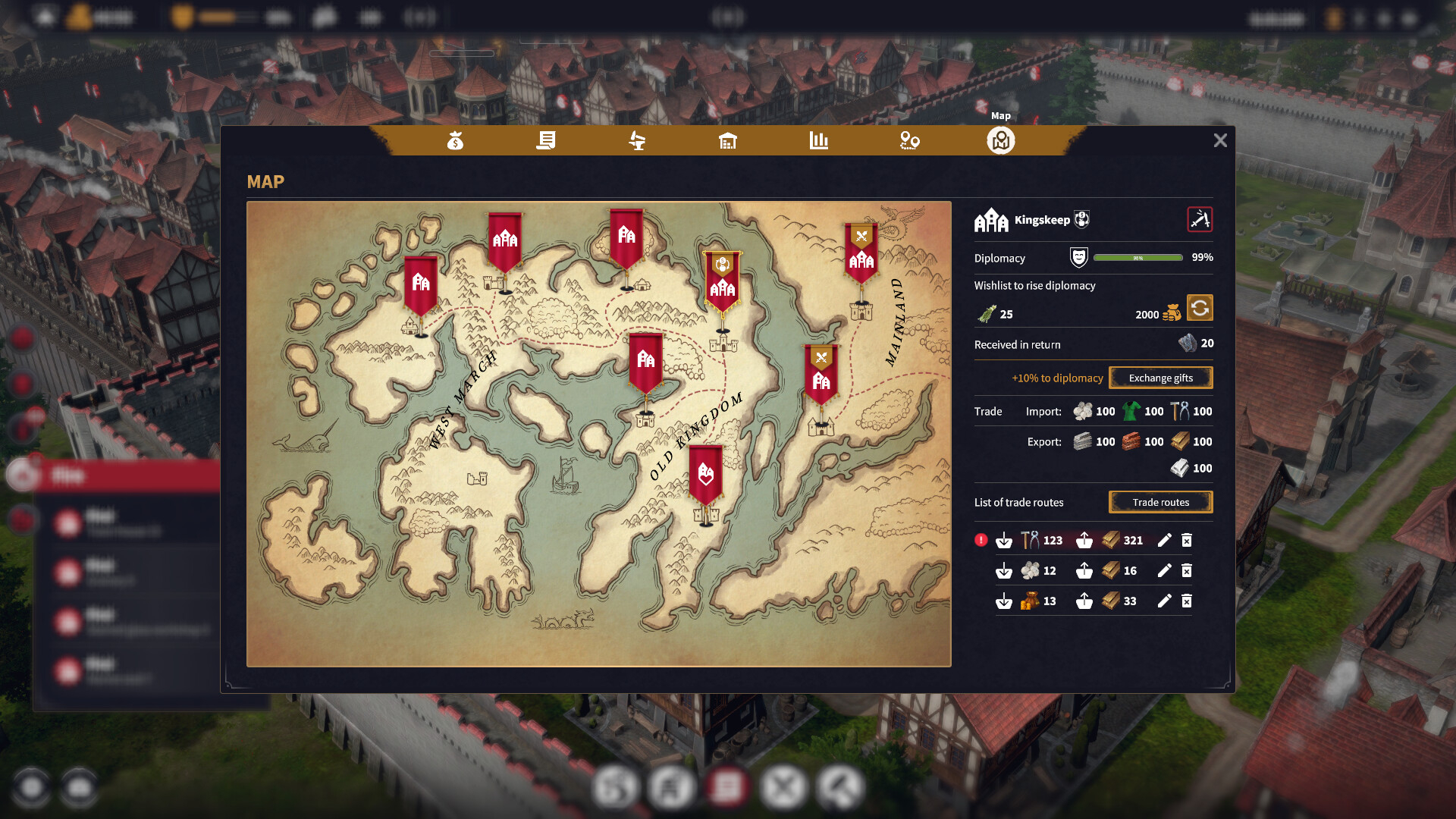Click the warning icon on first trade route
This screenshot has height=819, width=1456.
pos(981,540)
